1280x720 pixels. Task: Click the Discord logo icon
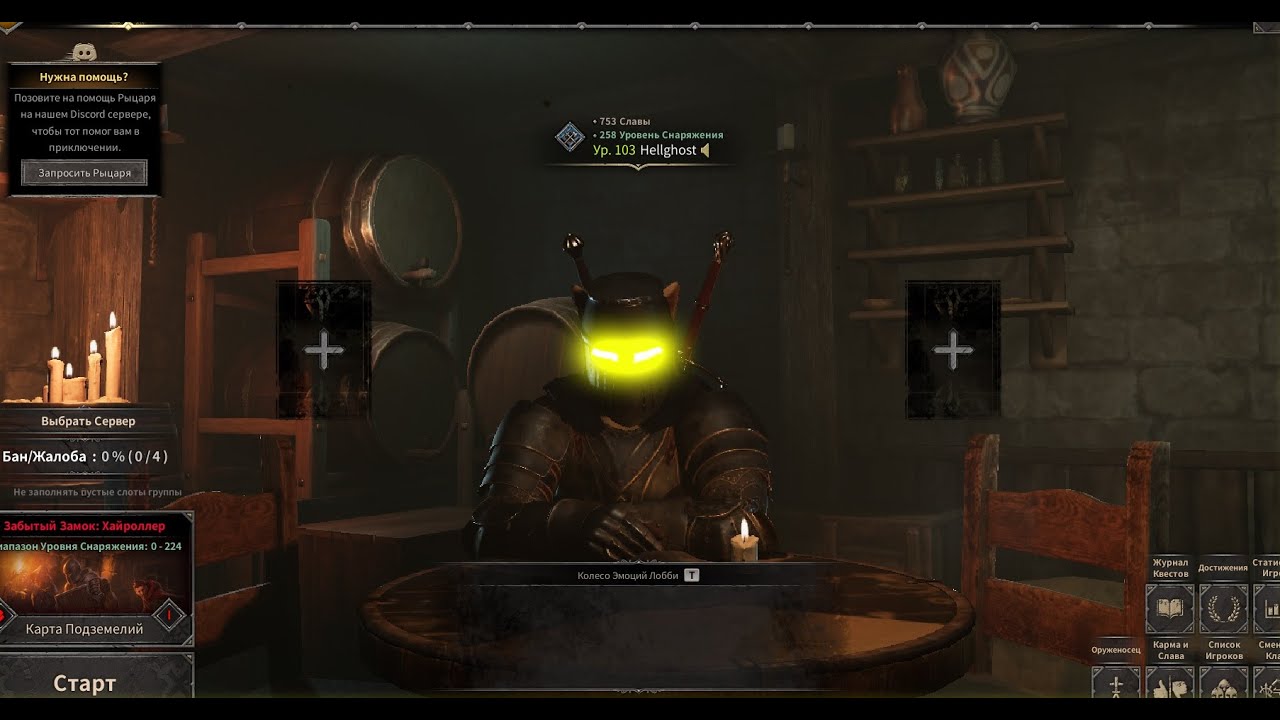pyautogui.click(x=84, y=52)
